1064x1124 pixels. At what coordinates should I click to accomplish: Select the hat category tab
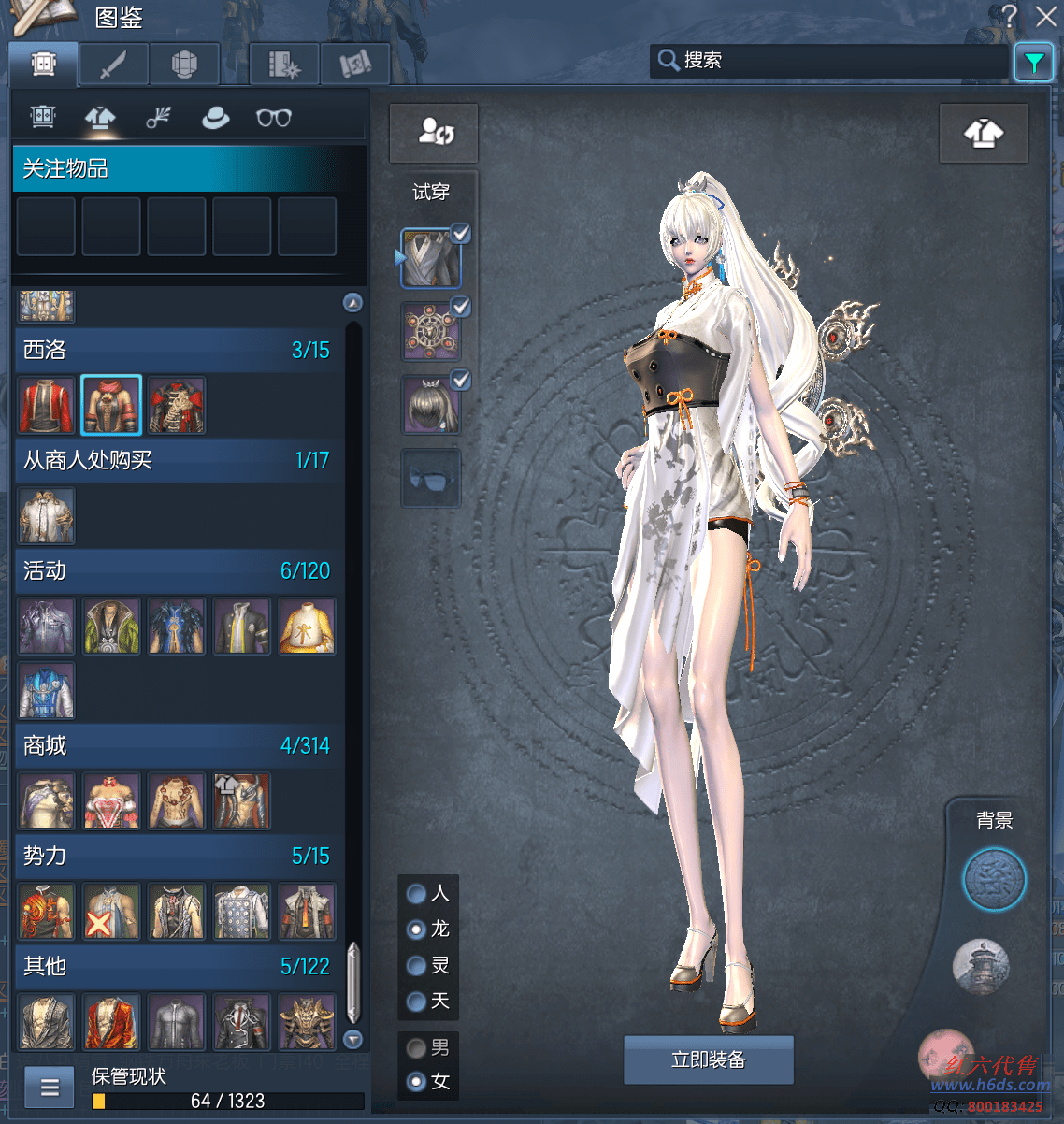pyautogui.click(x=216, y=118)
